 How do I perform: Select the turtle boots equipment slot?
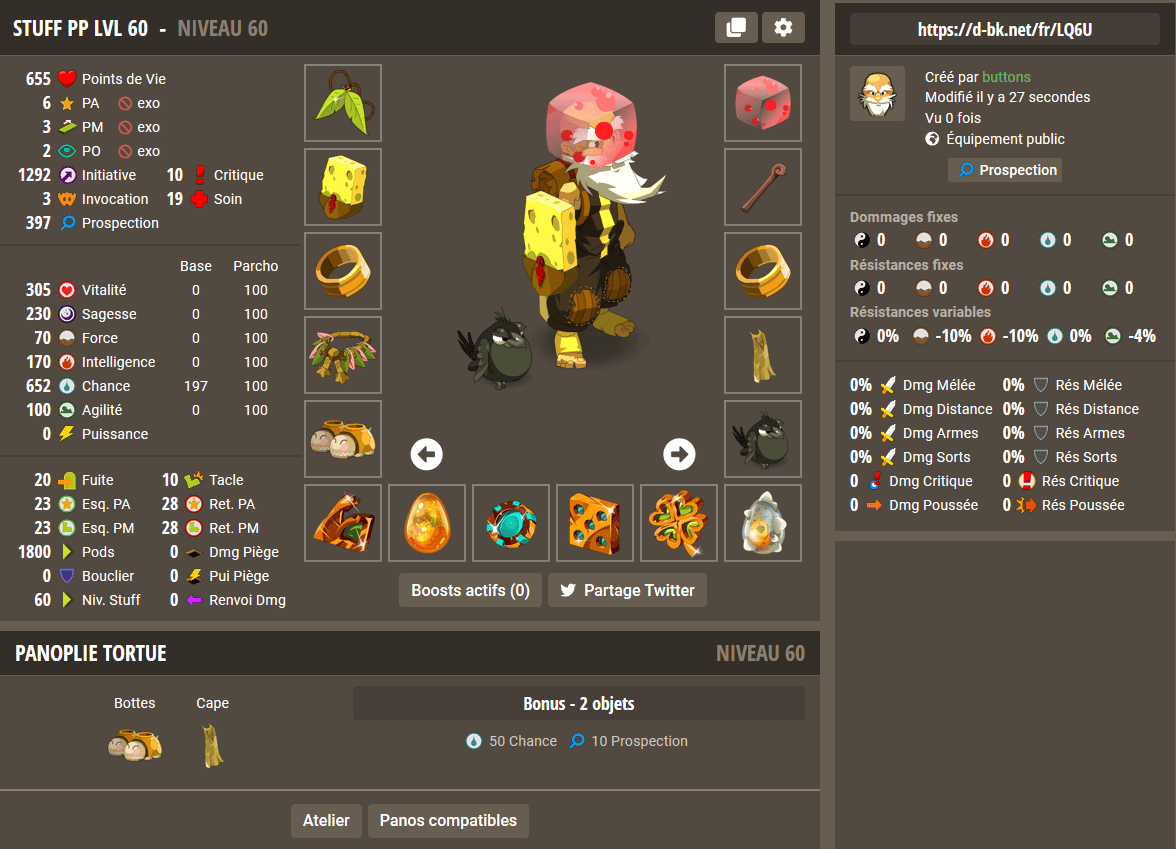343,439
